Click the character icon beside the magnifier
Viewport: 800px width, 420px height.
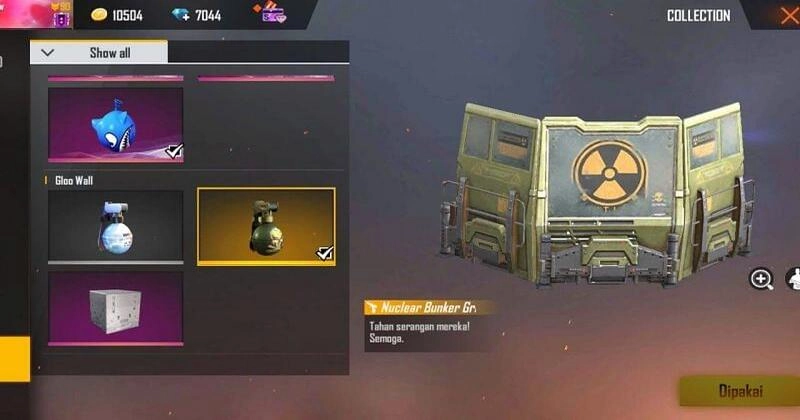click(x=793, y=279)
